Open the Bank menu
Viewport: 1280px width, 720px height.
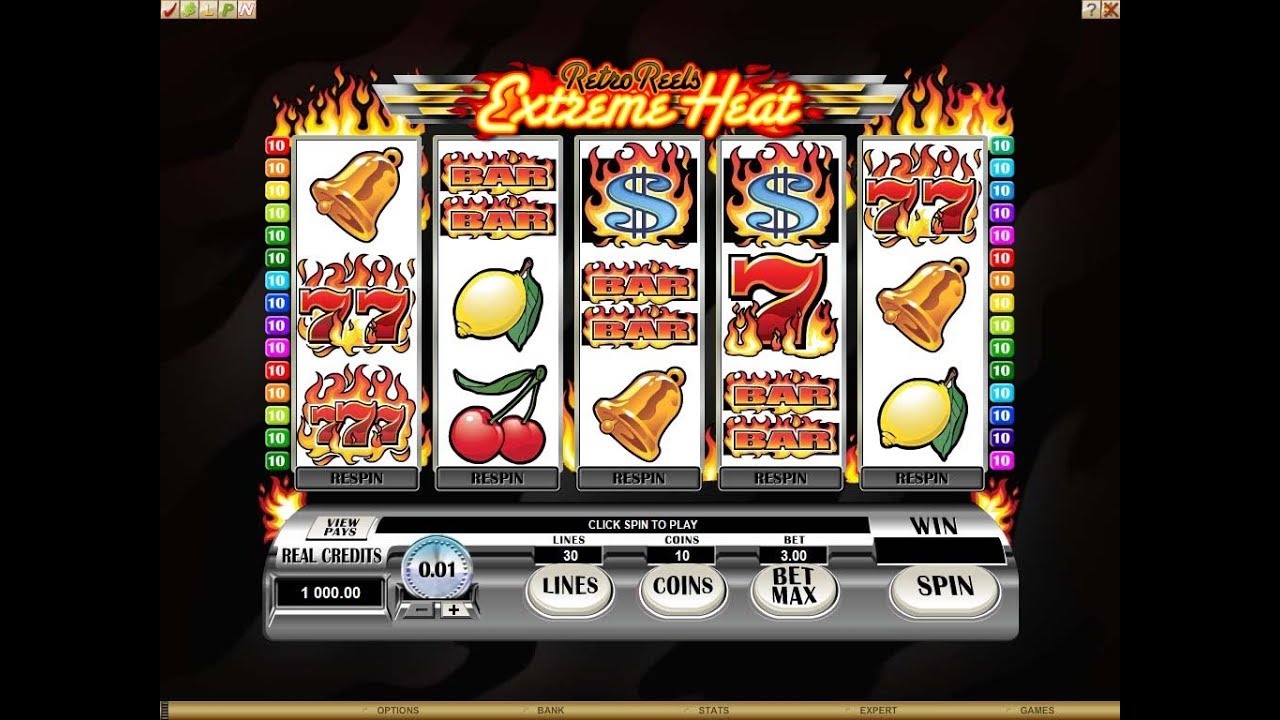(551, 711)
